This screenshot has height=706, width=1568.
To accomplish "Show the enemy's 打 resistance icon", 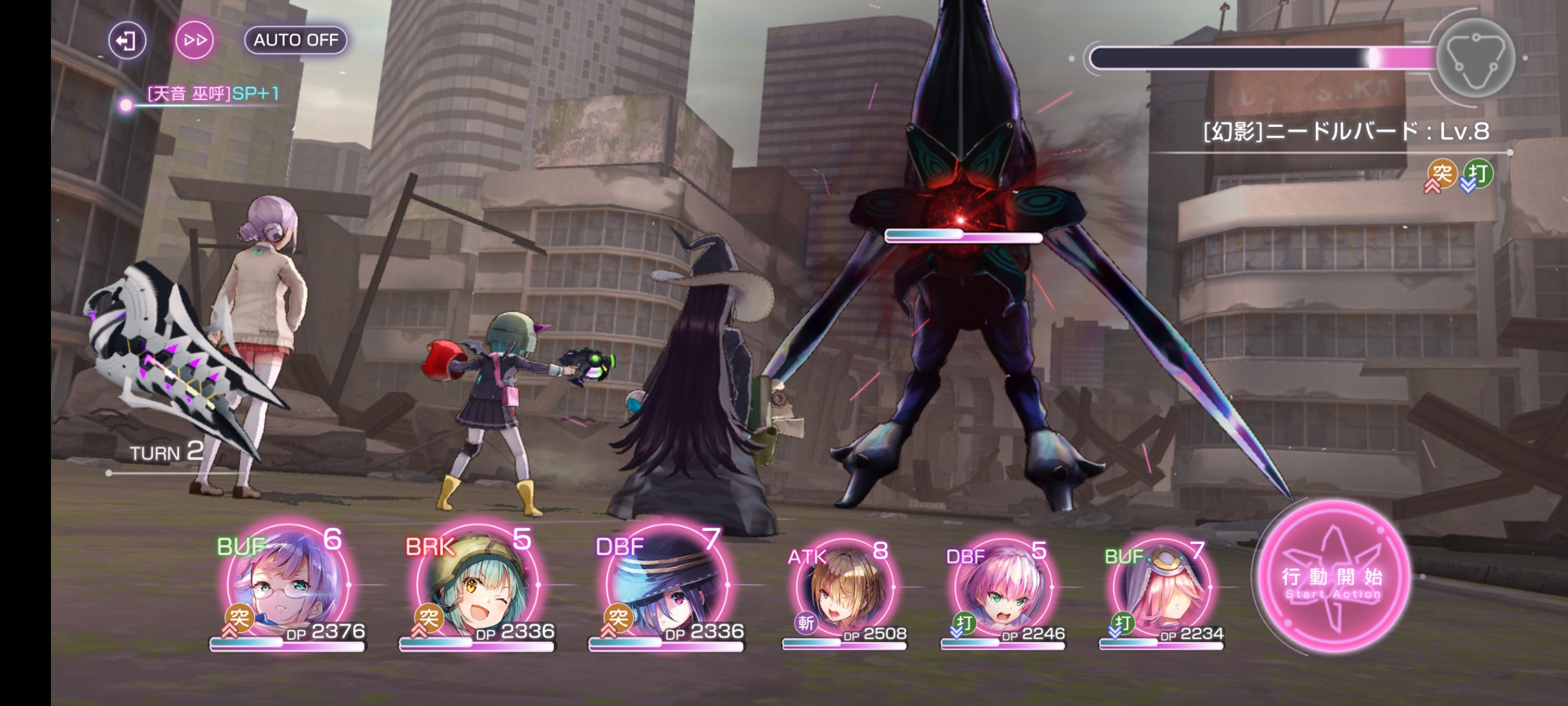I will click(1478, 175).
